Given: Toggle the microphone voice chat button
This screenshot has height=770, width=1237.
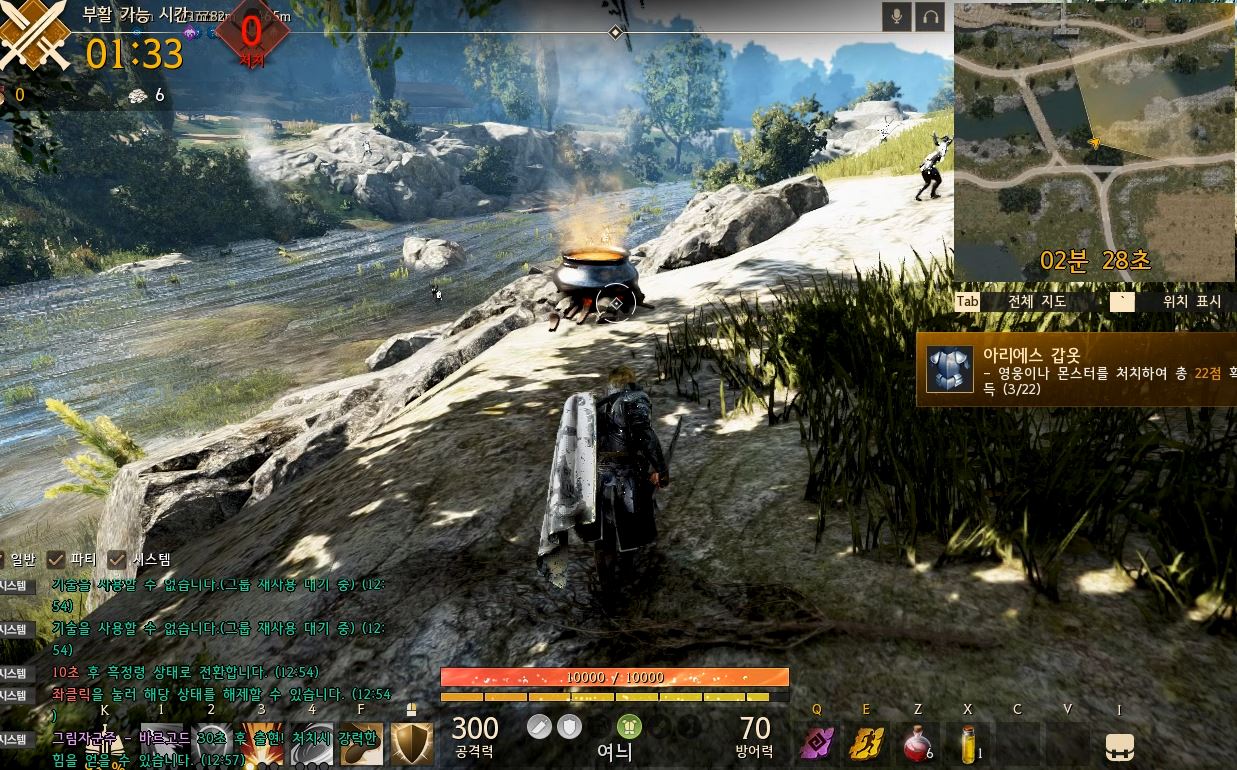Looking at the screenshot, I should 896,17.
